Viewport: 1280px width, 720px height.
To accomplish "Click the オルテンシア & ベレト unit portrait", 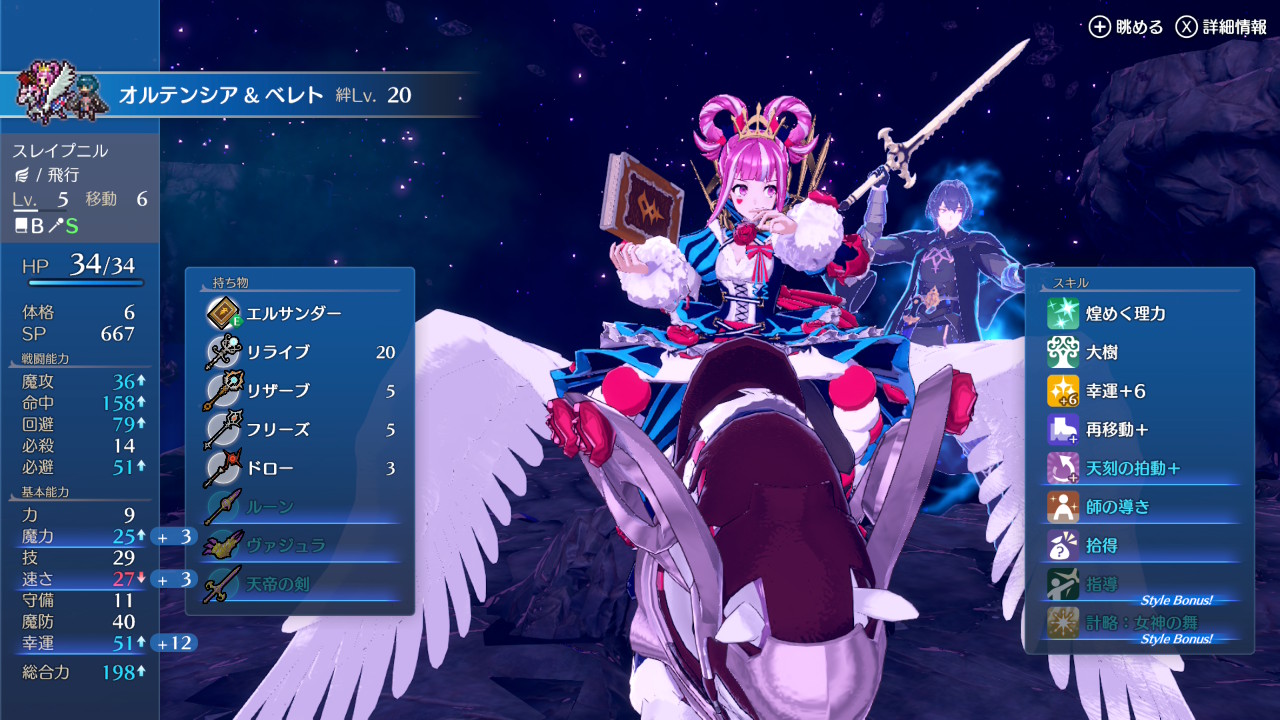I will pos(62,92).
